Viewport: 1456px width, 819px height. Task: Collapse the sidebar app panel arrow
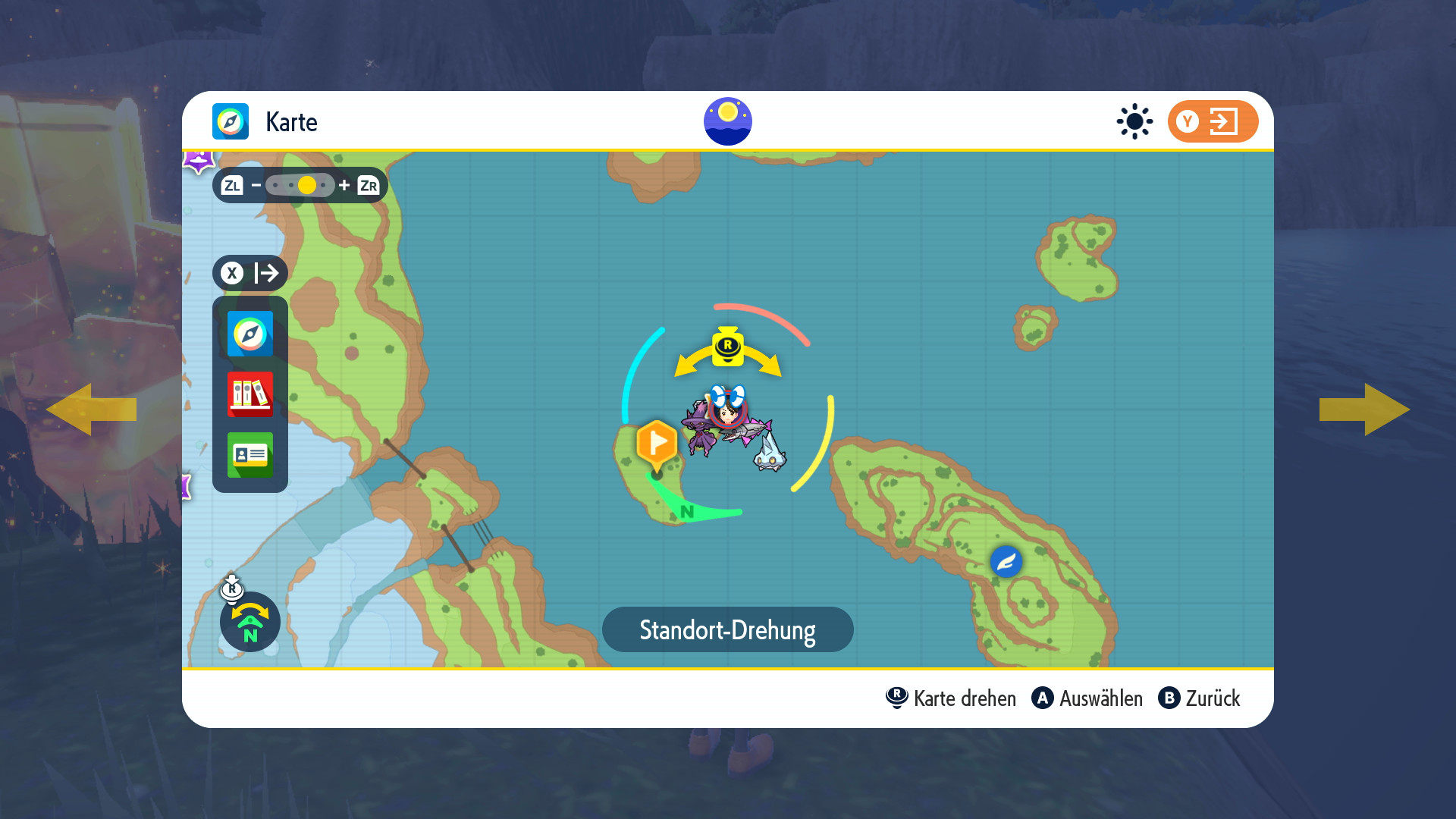pyautogui.click(x=250, y=273)
